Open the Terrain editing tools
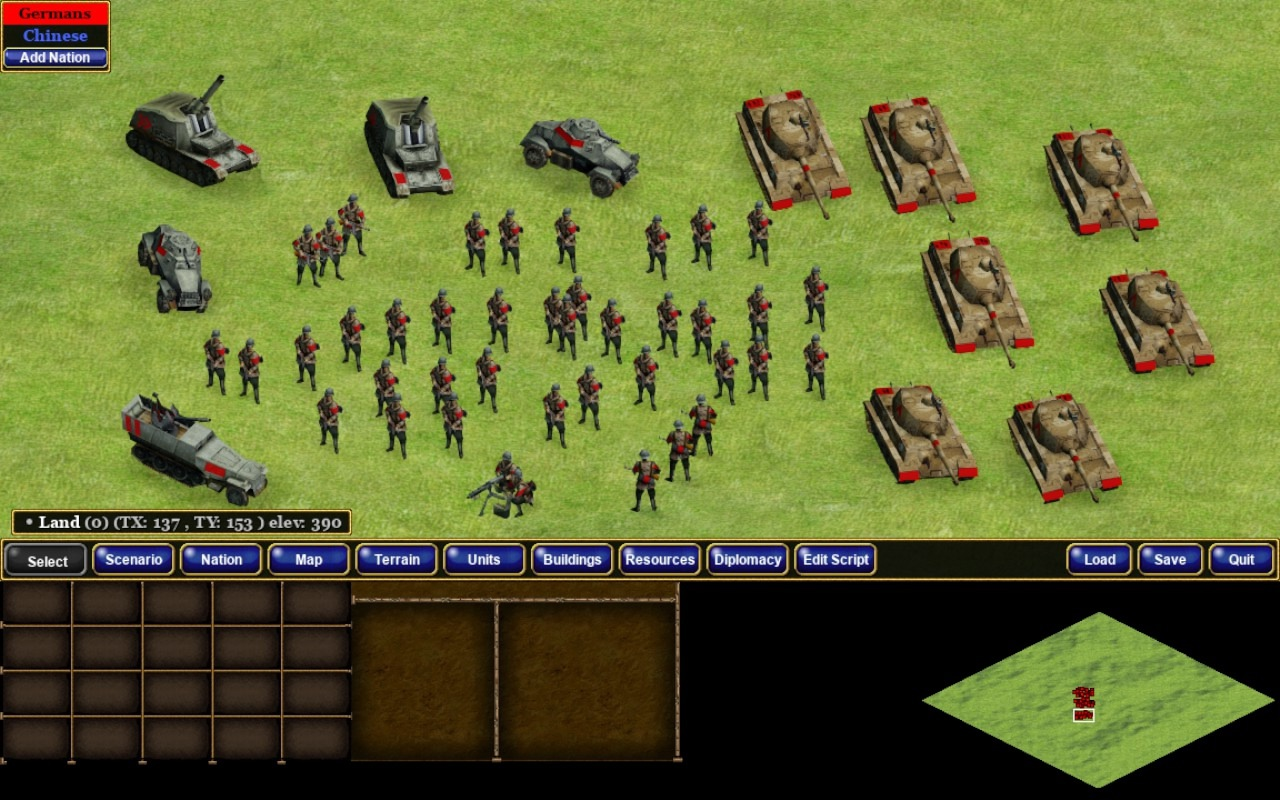 pyautogui.click(x=397, y=559)
